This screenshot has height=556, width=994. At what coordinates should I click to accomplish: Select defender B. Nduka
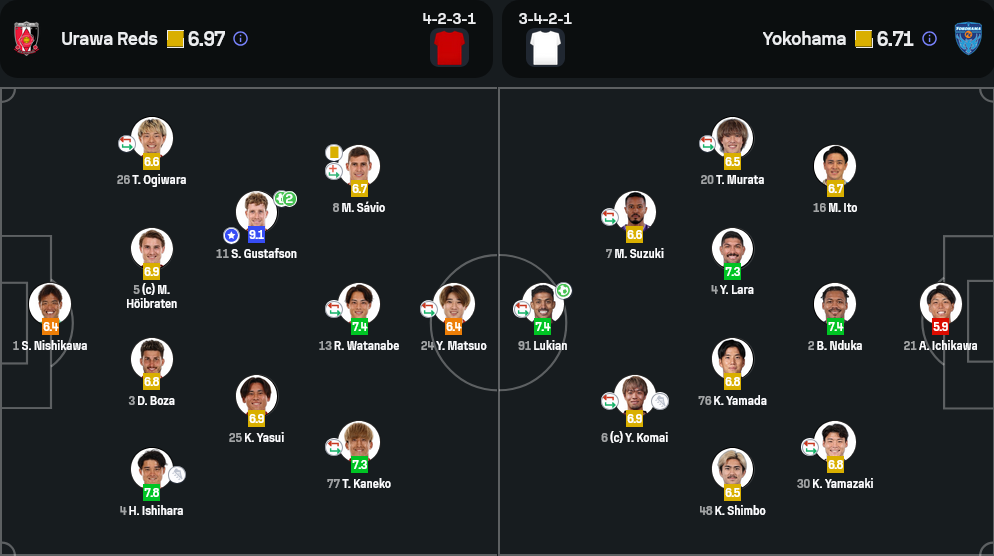(x=835, y=304)
